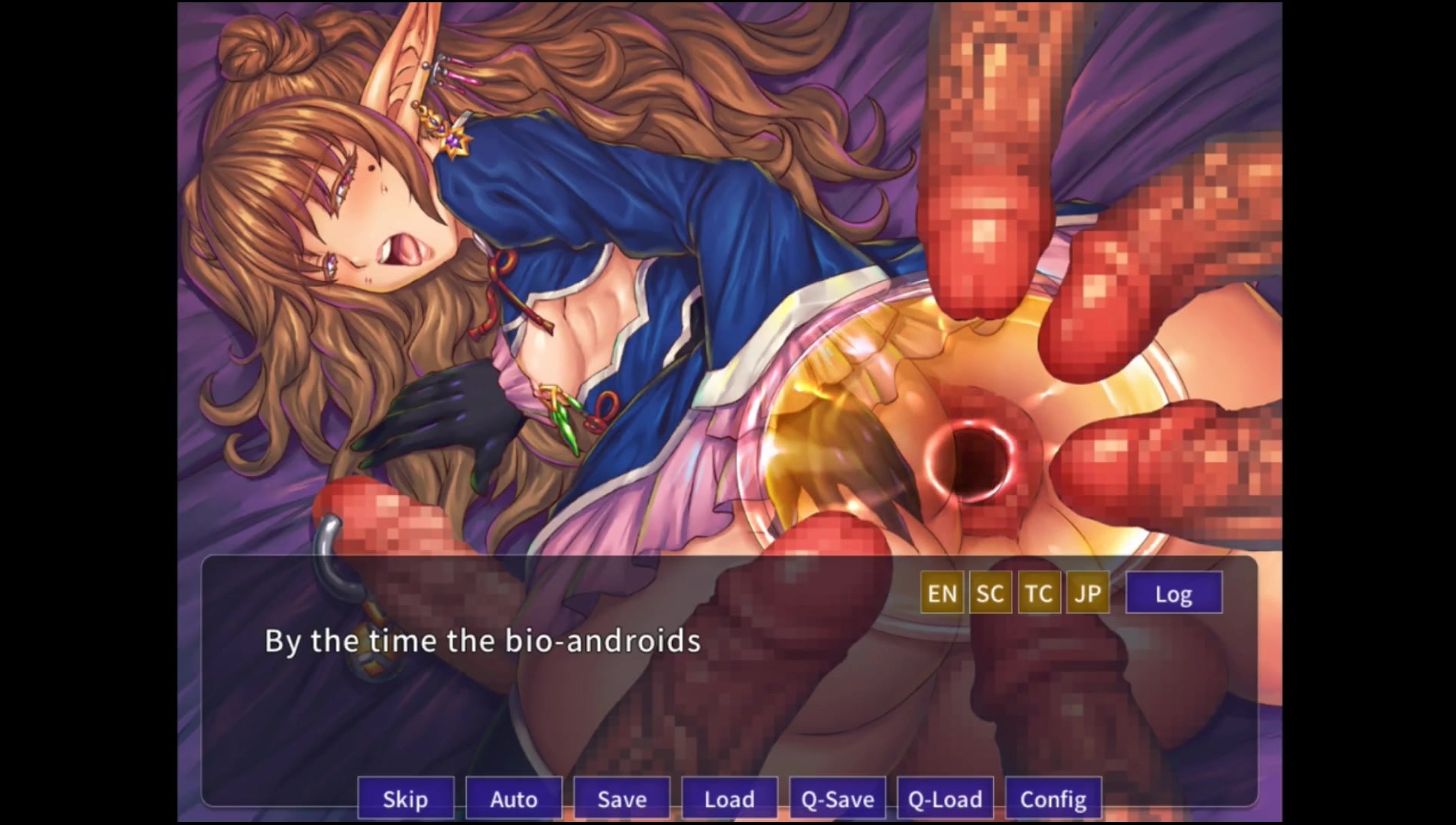Open the Load menu
Viewport: 1456px width, 825px height.
coord(729,799)
